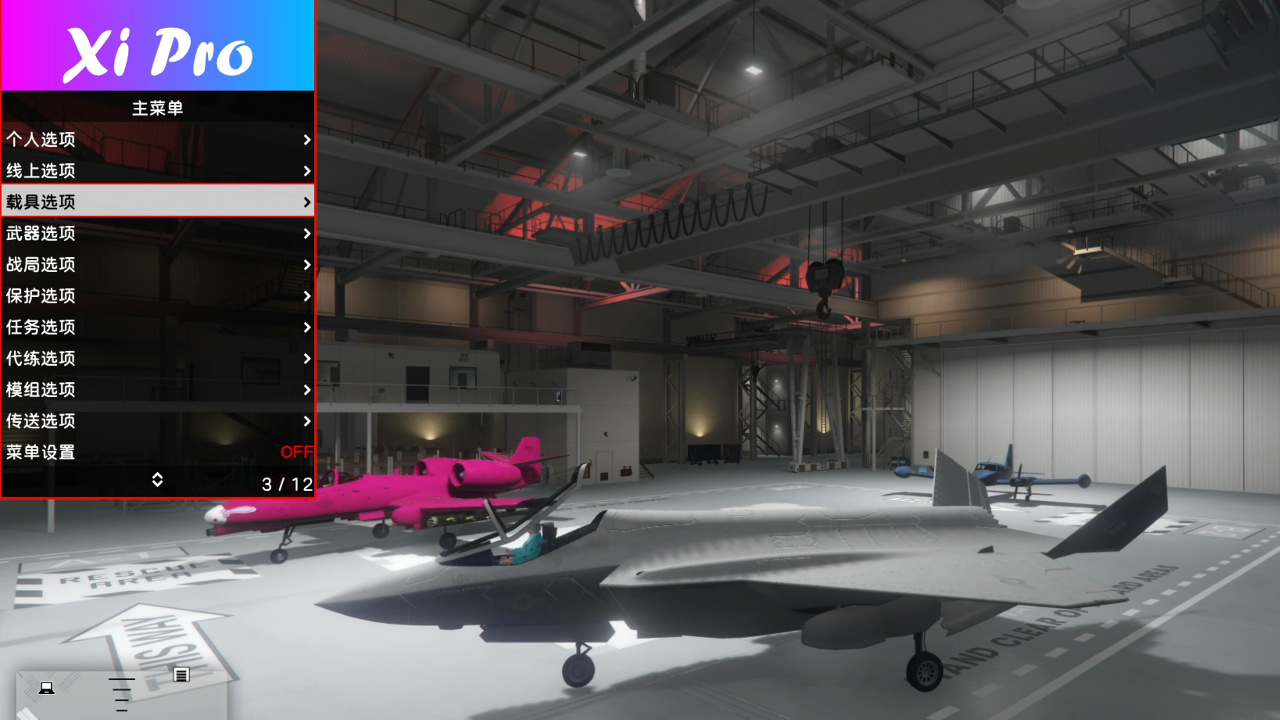
Task: Expand the 传送选项 submenu chevron
Action: click(x=306, y=421)
